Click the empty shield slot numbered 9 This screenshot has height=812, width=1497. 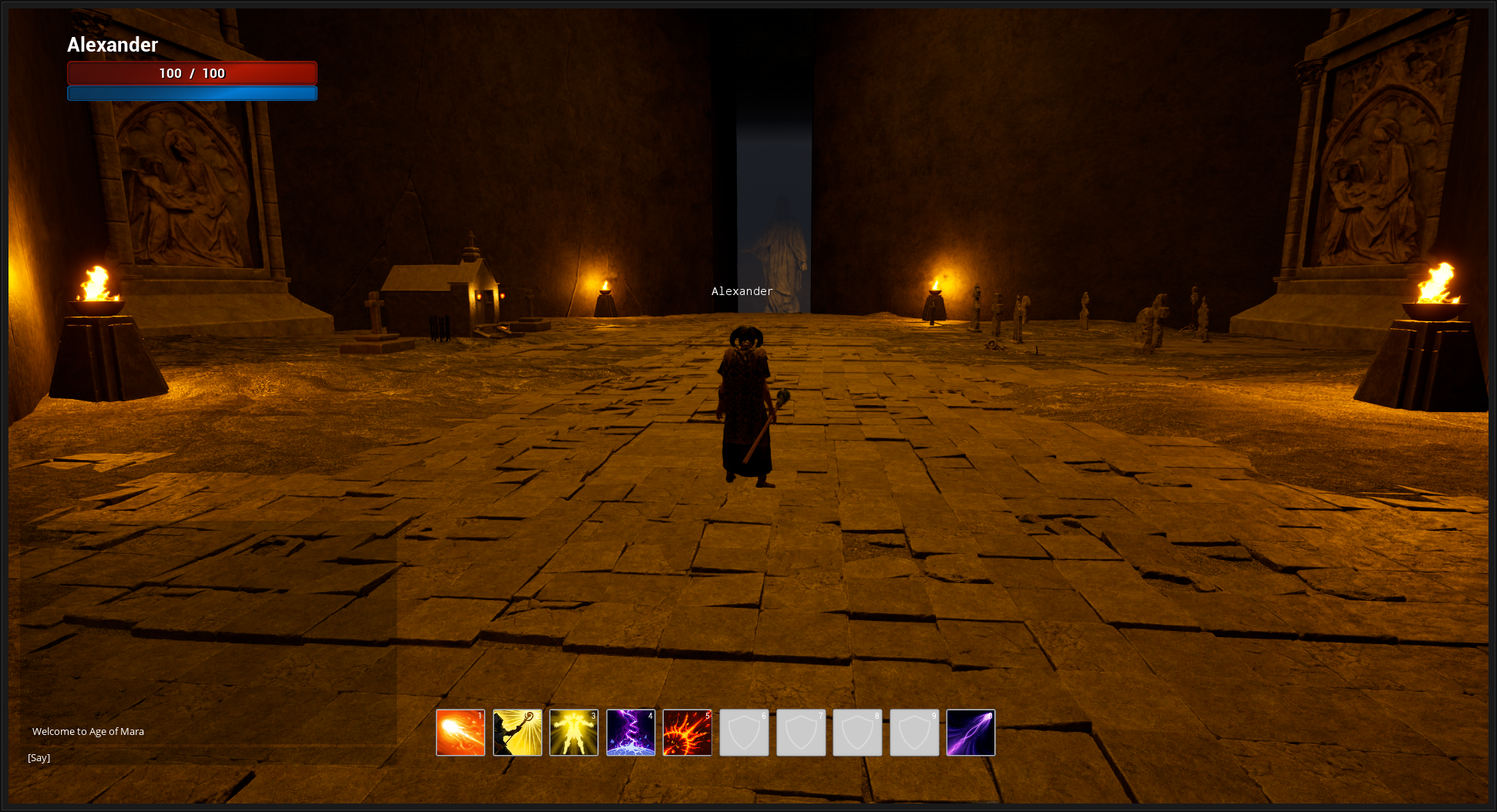(913, 732)
